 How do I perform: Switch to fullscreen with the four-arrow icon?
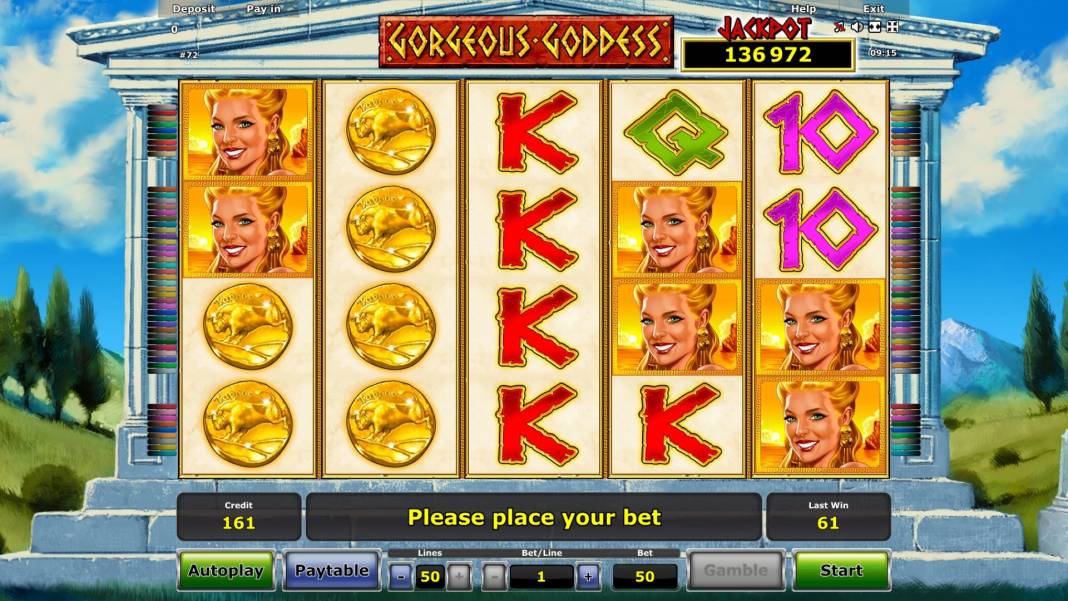(892, 27)
